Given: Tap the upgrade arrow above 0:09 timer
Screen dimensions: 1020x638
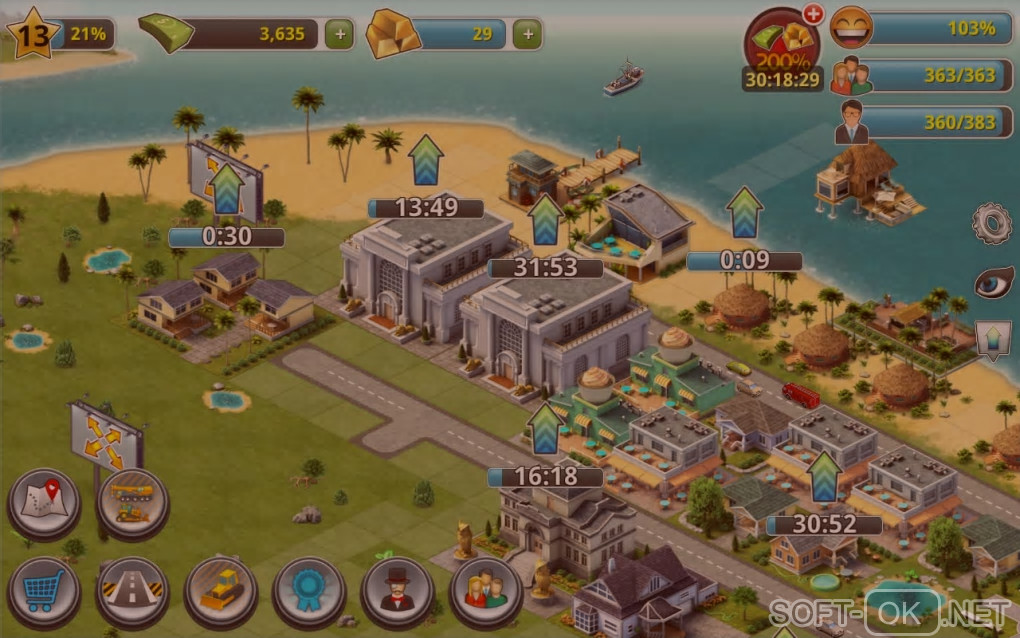Looking at the screenshot, I should tap(744, 212).
